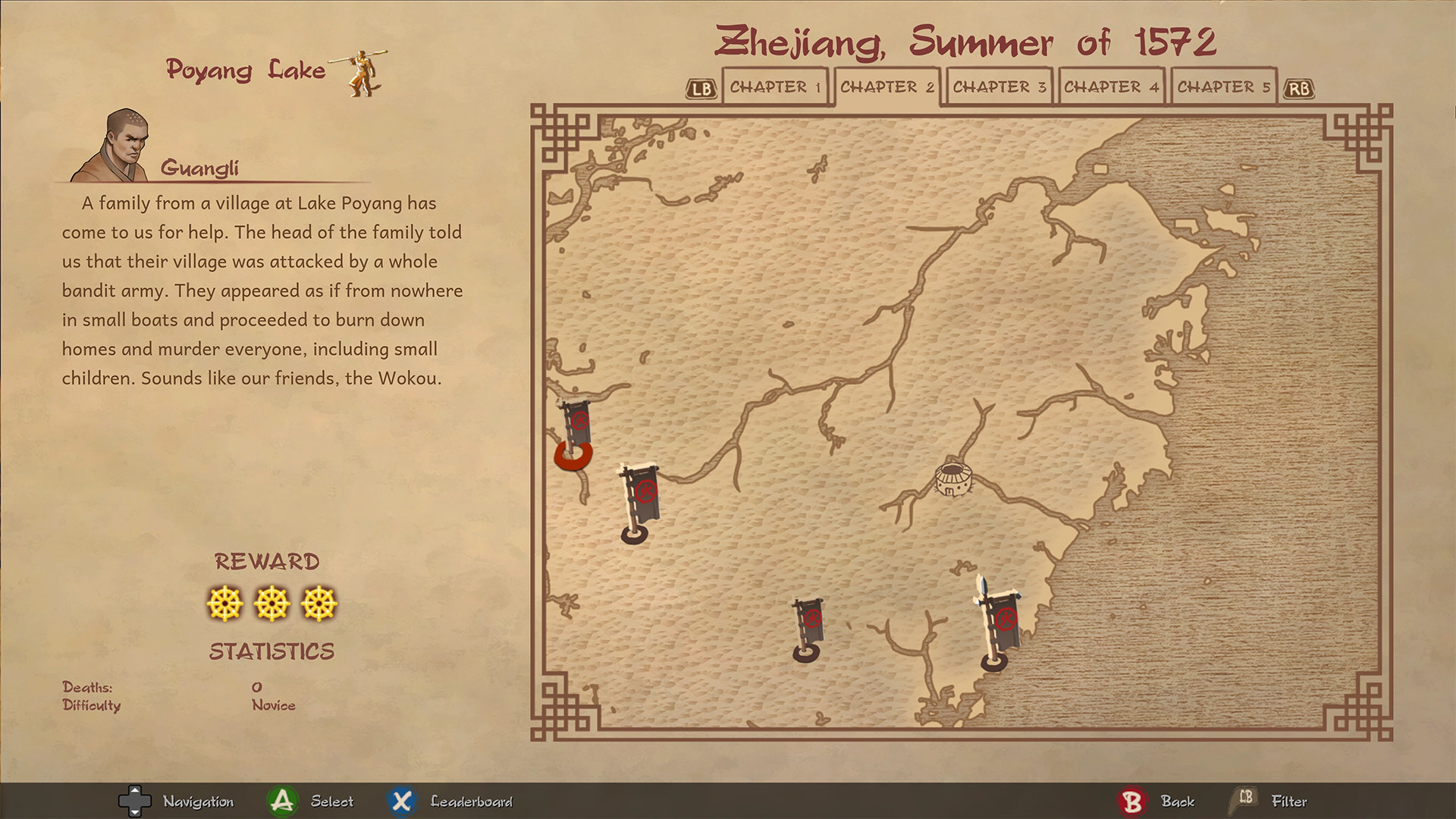Open the D-pad Navigation control
This screenshot has width=1456, height=819.
click(x=136, y=800)
